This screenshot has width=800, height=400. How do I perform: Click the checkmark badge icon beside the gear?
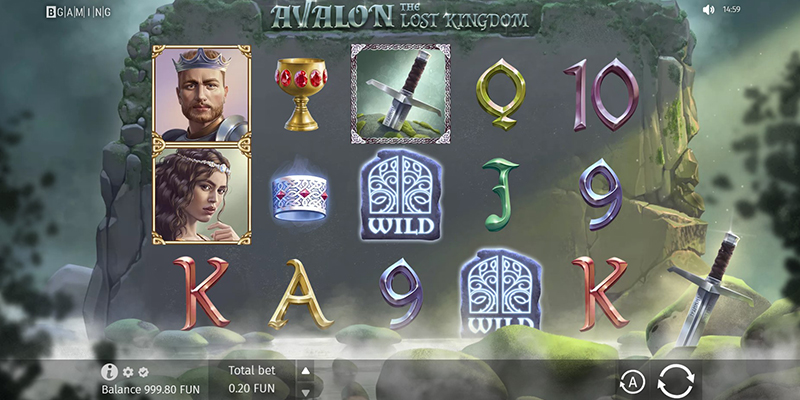pos(143,372)
